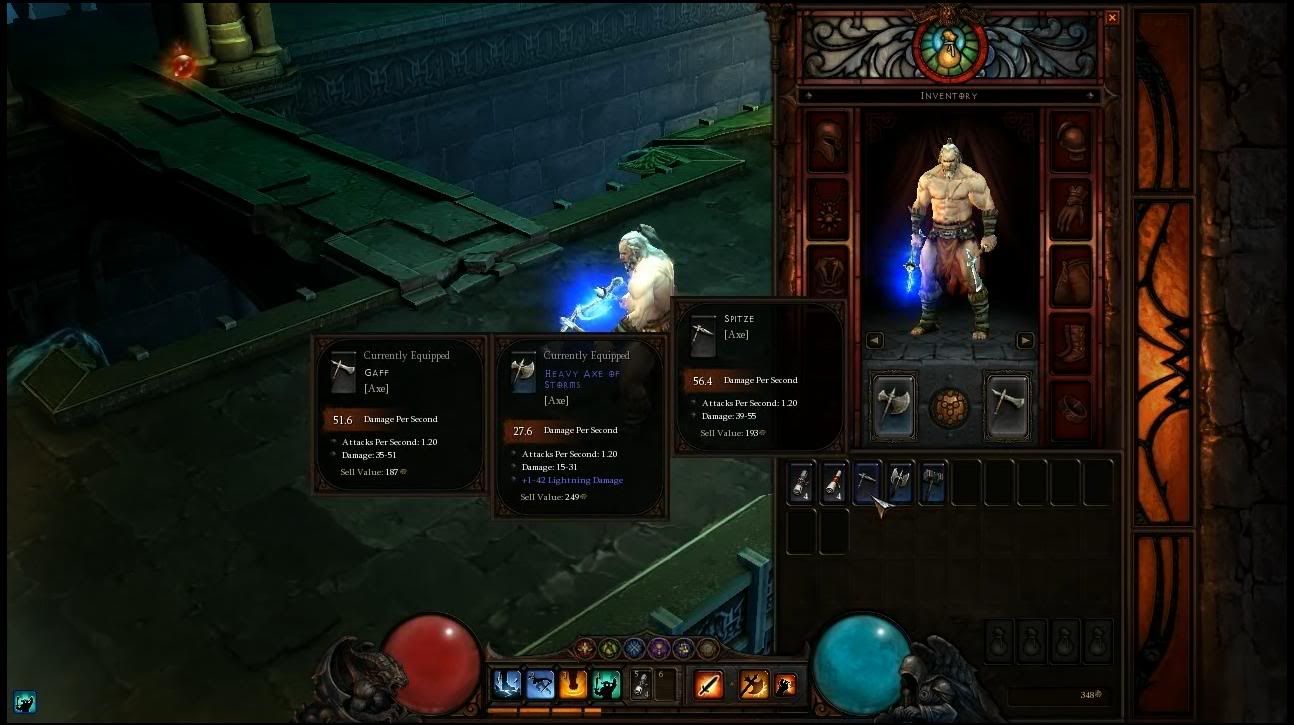Select skill slot 1 on the action bar
The width and height of the screenshot is (1294, 725).
coord(506,684)
